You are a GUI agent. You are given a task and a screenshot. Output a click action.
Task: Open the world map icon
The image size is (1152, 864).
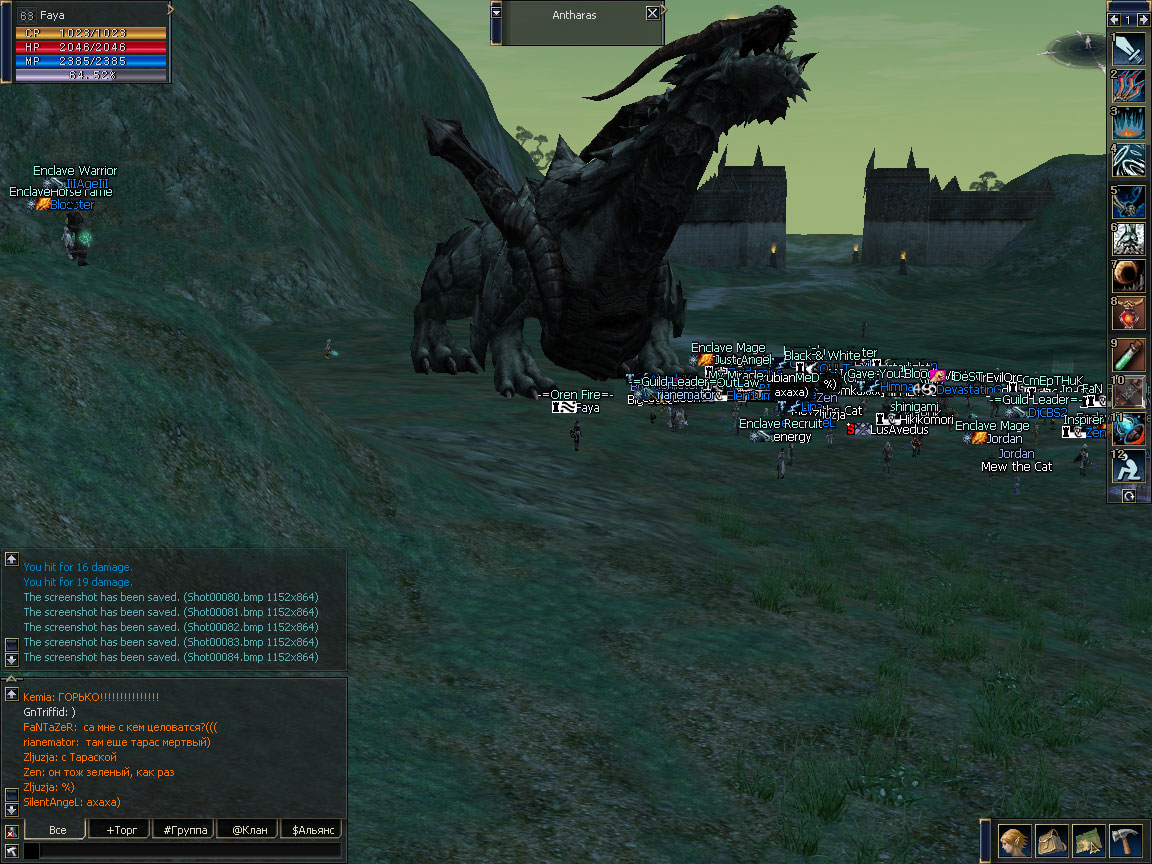pyautogui.click(x=1089, y=841)
